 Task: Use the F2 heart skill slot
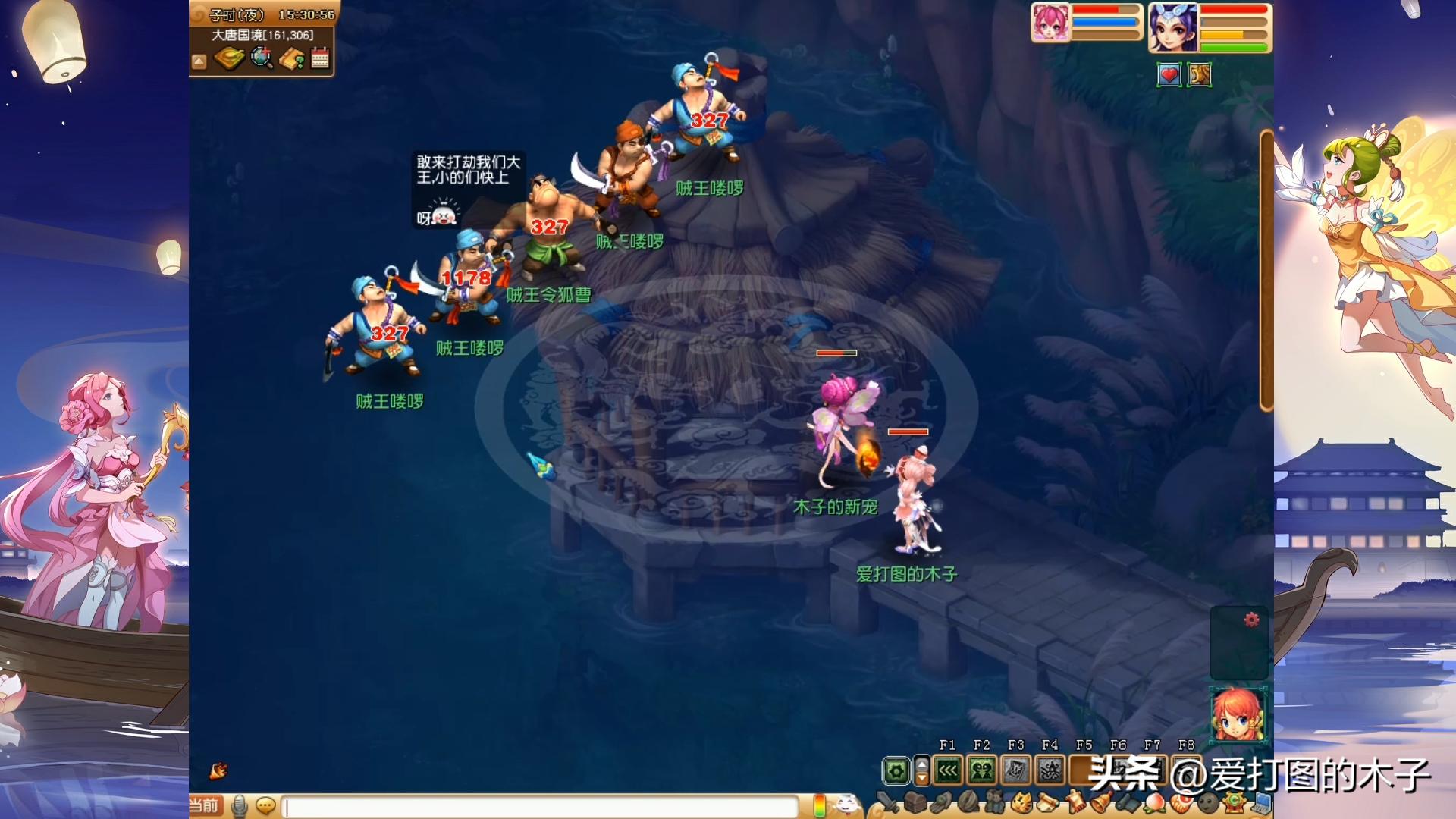pos(982,771)
